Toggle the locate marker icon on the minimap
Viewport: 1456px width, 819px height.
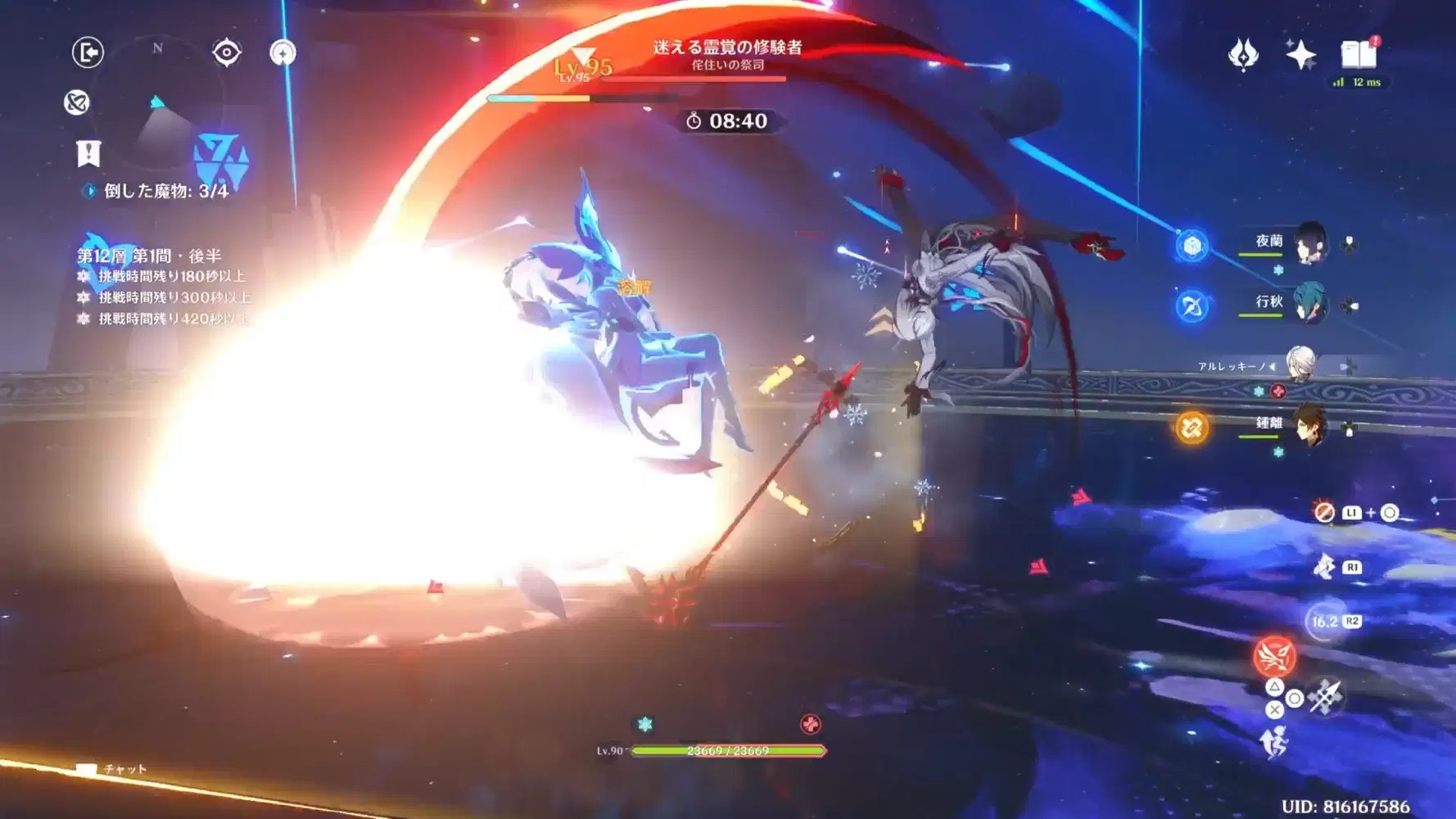tap(225, 52)
